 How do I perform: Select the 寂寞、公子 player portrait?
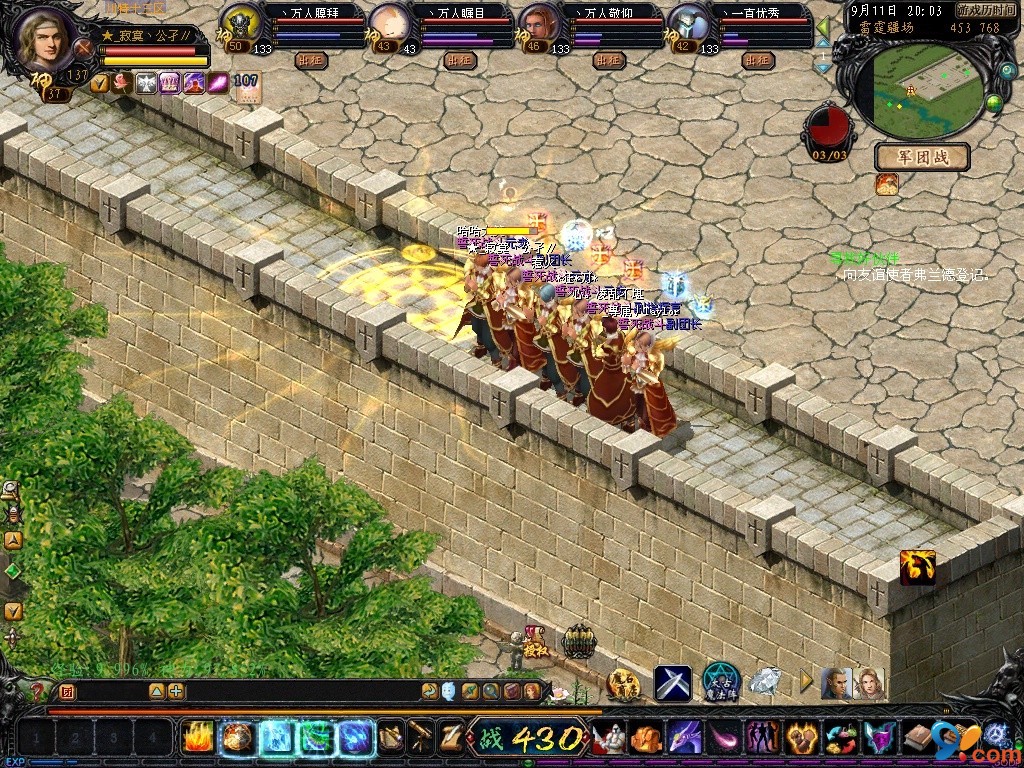[x=47, y=38]
